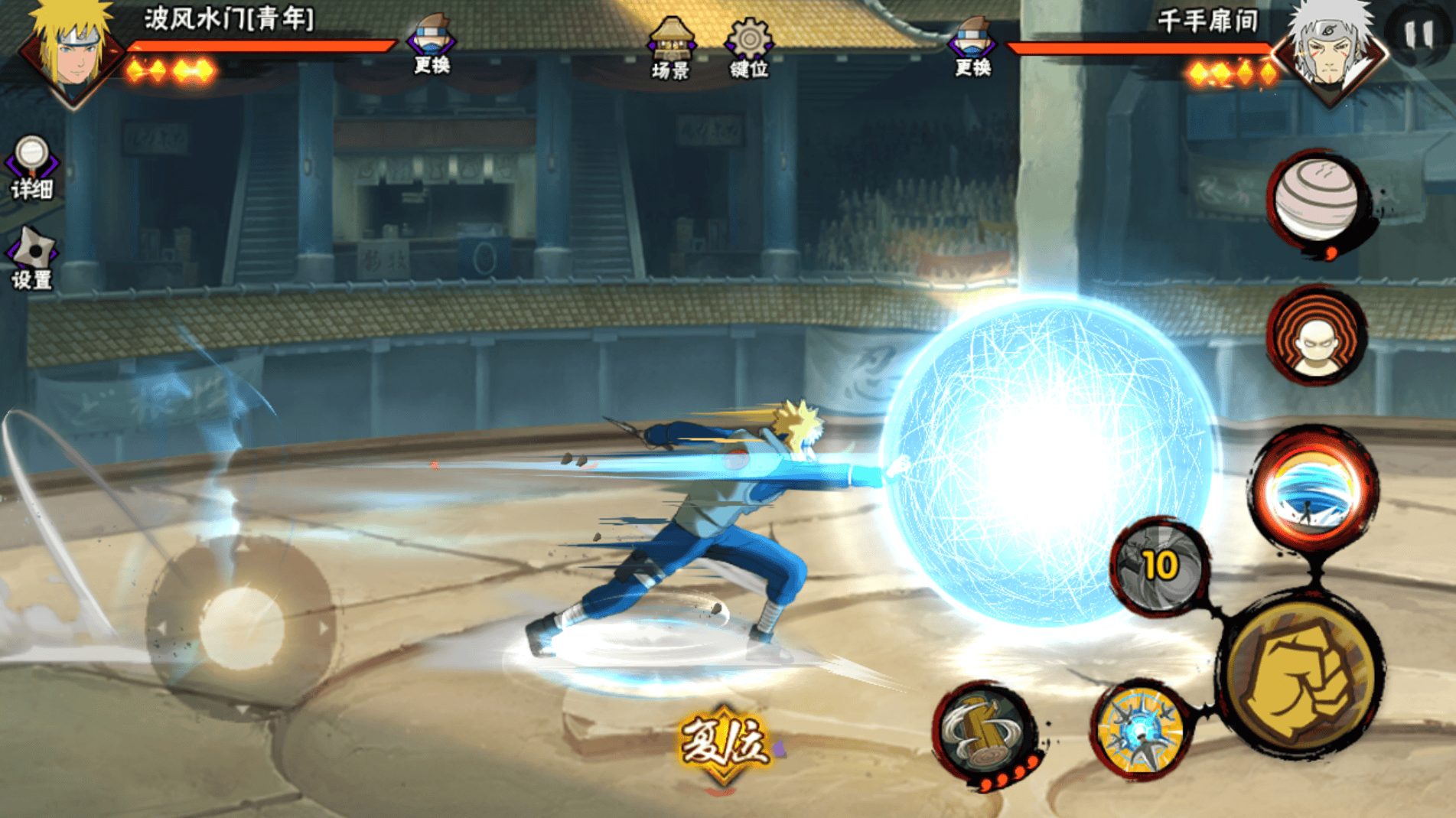The image size is (1456, 818).
Task: Tap the 复位 reset position button
Action: 724,742
